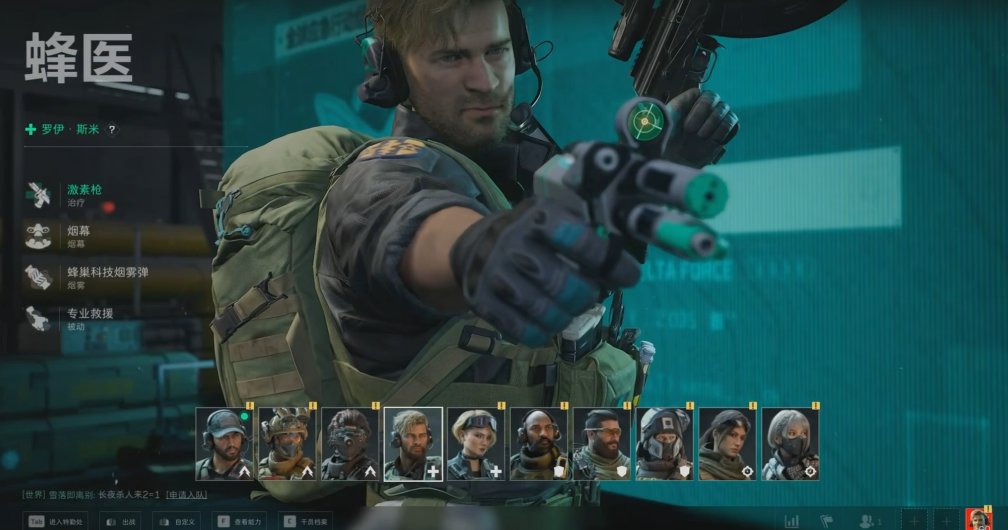The image size is (1008, 530).
Task: Choose the operator with camouflage helmet and face scarf
Action: pos(287,444)
